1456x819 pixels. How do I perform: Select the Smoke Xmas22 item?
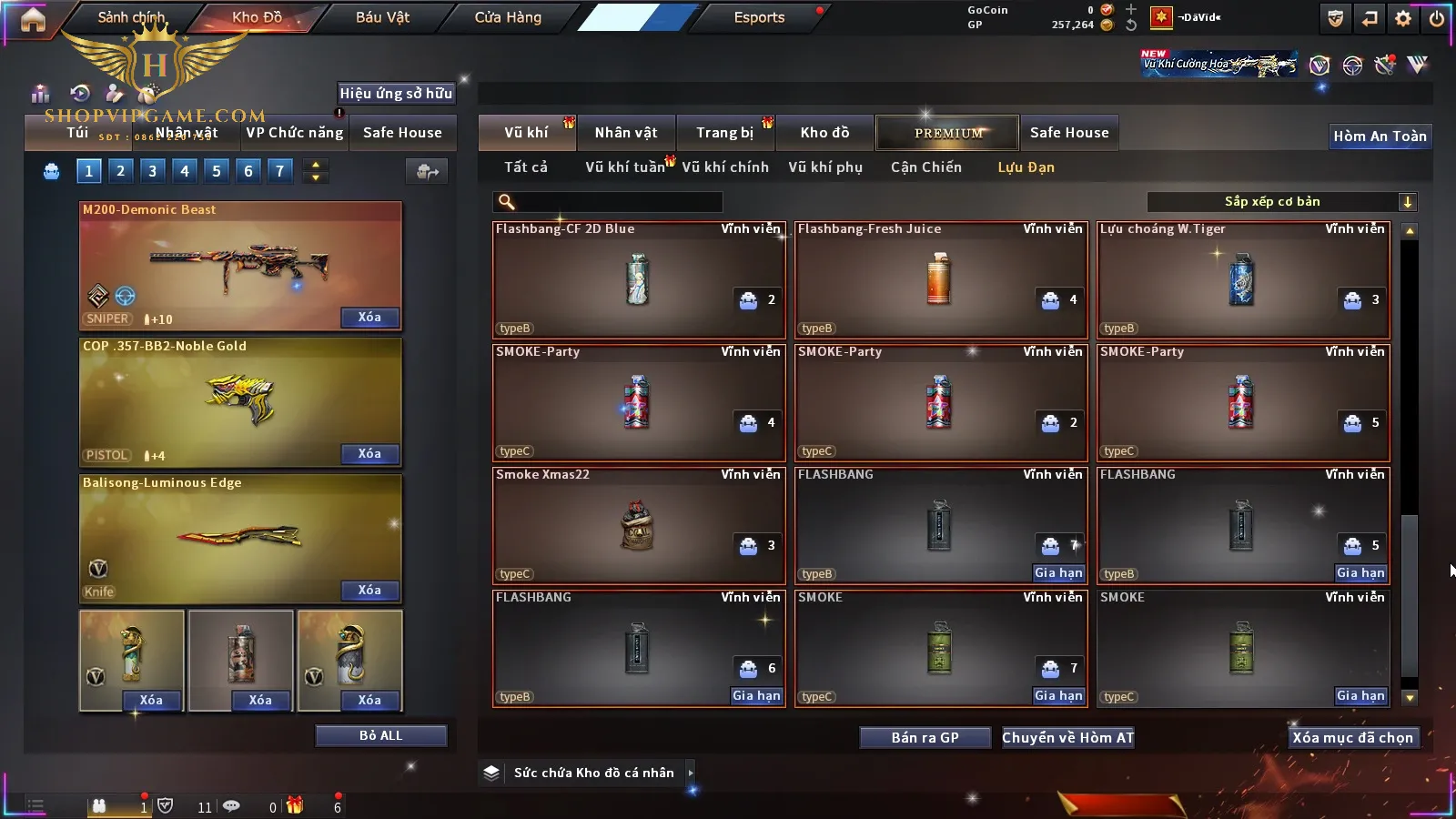click(639, 526)
